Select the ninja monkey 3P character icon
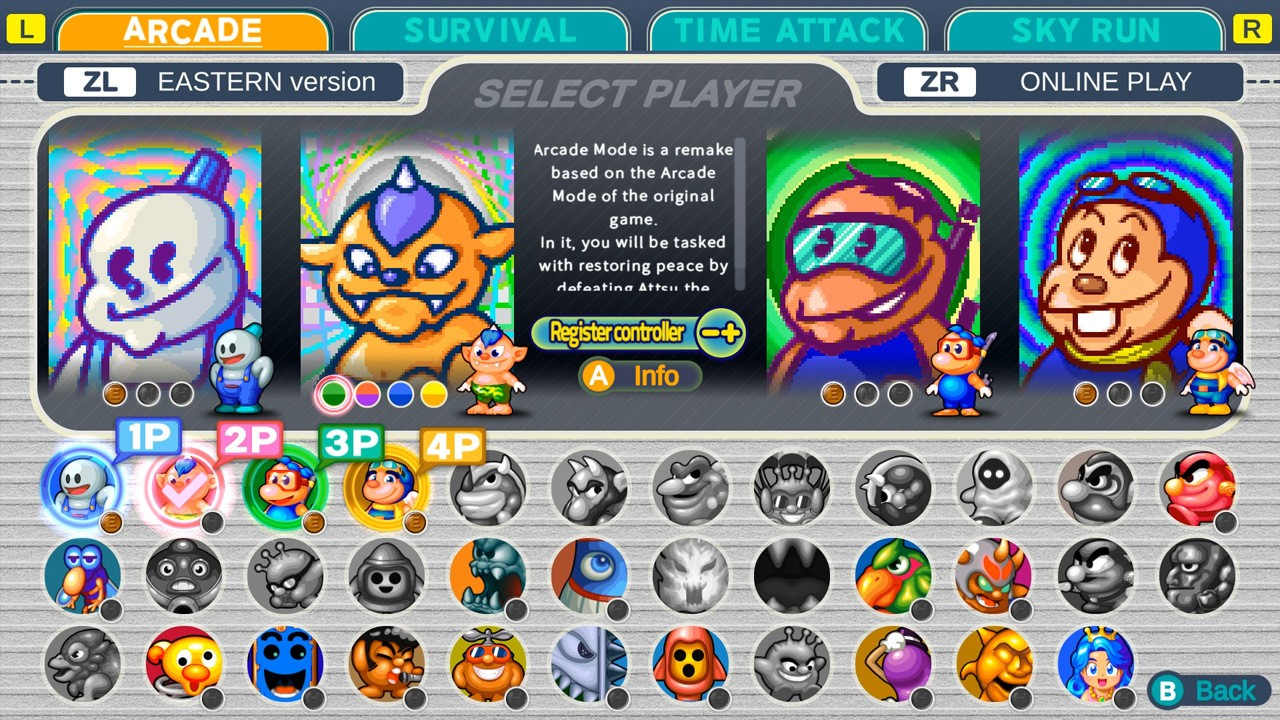The height and width of the screenshot is (720, 1280). [x=286, y=490]
